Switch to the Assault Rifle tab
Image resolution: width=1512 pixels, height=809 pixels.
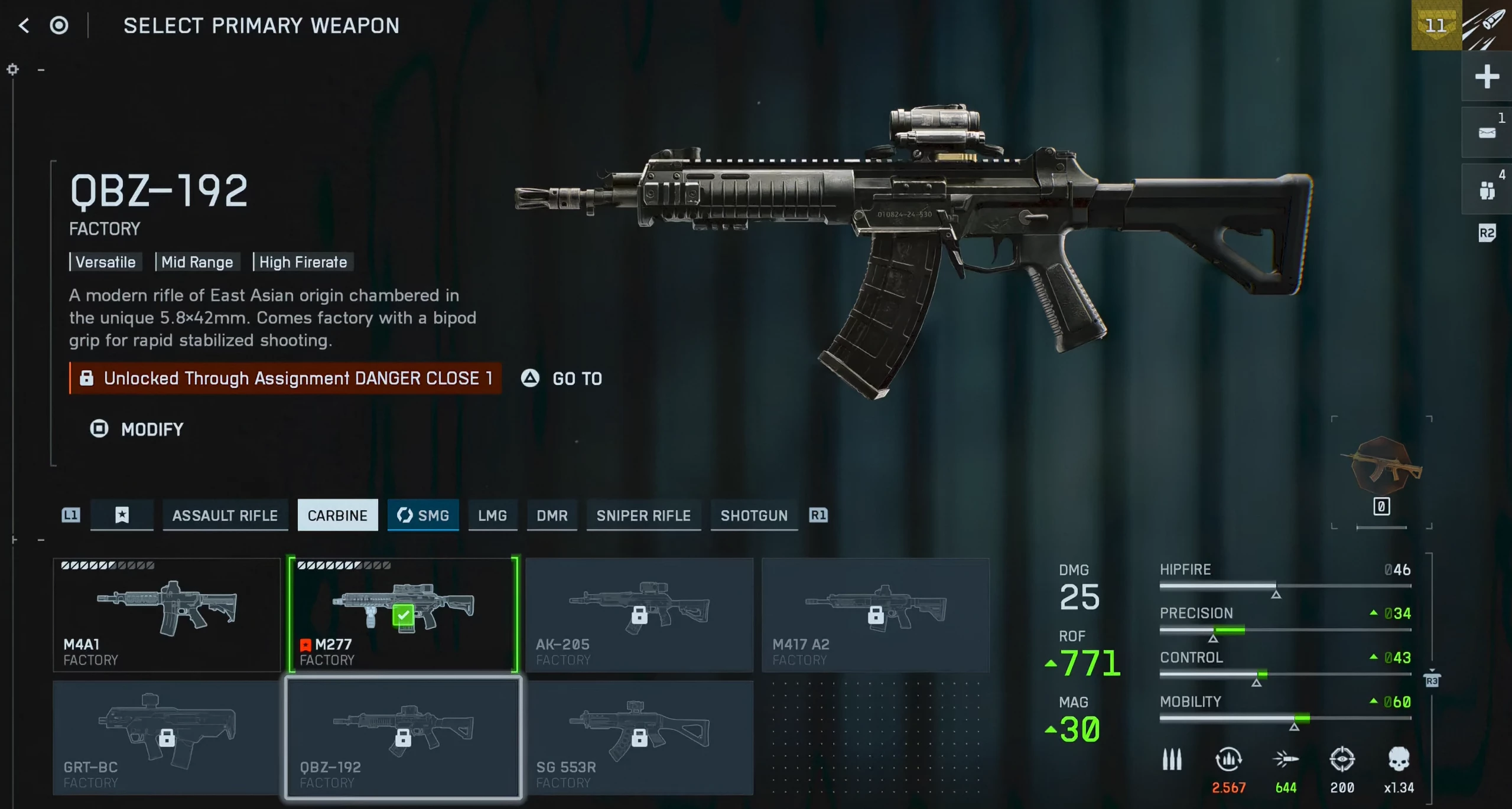(x=225, y=516)
